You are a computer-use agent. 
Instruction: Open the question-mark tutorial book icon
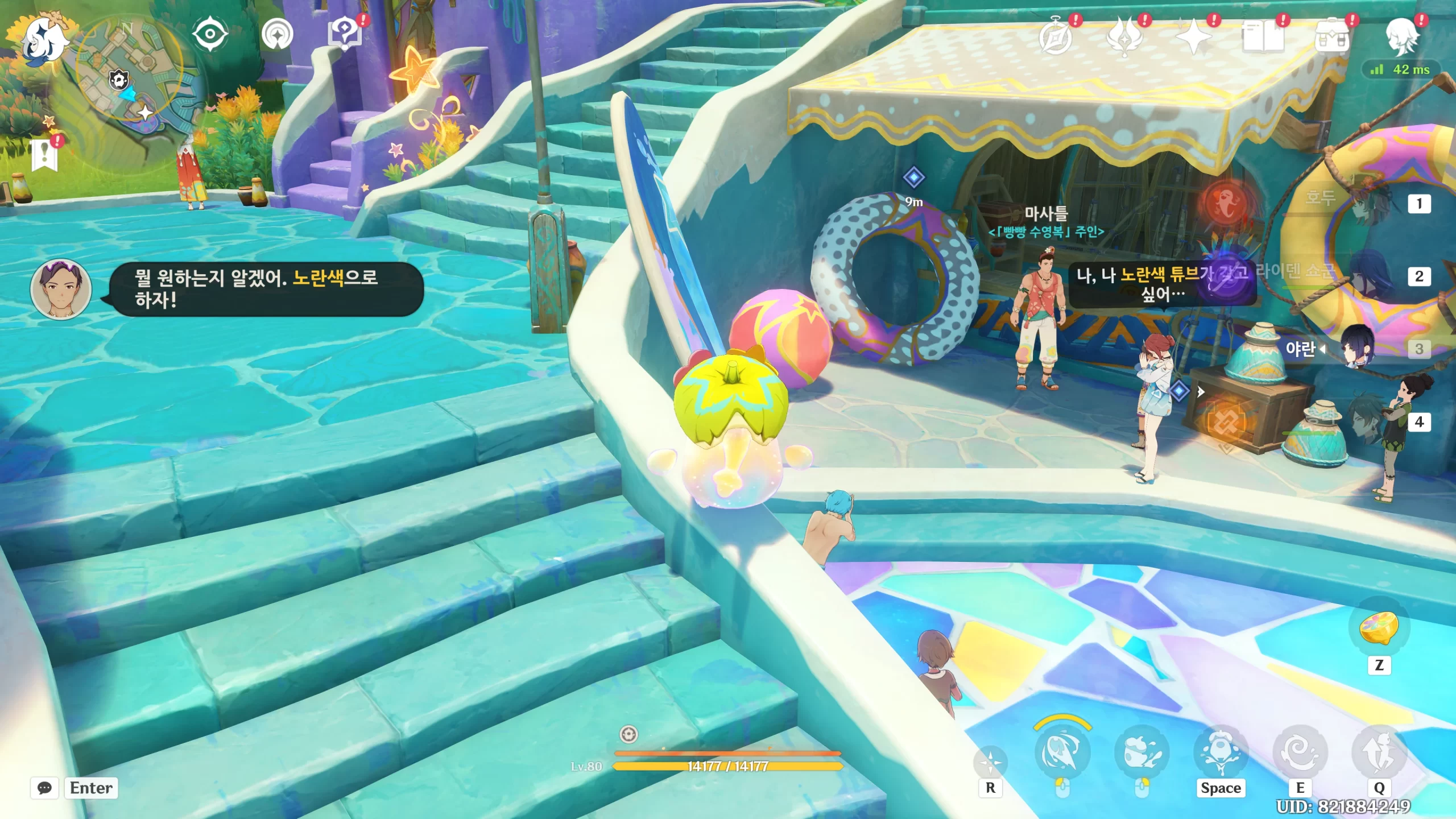click(x=345, y=33)
